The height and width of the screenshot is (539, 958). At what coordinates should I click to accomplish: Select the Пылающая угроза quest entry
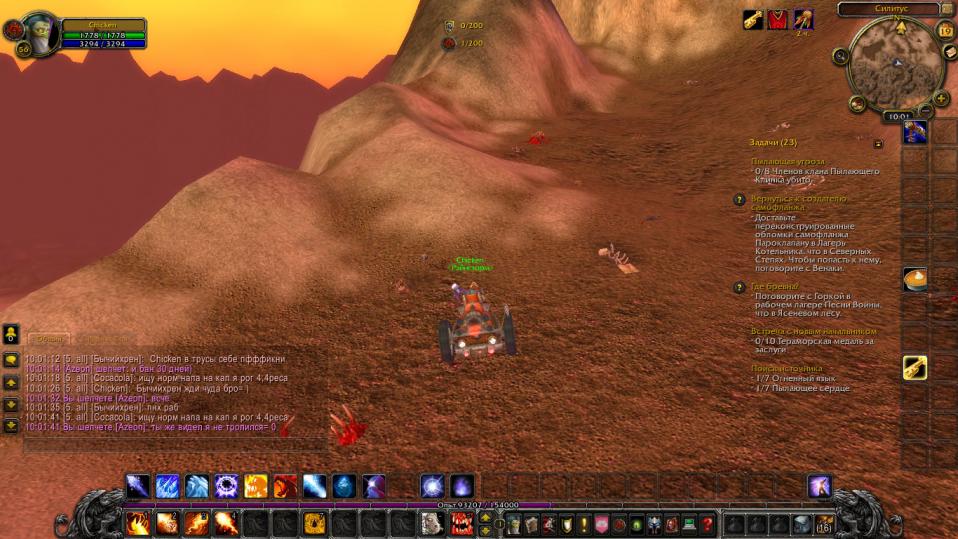point(788,161)
